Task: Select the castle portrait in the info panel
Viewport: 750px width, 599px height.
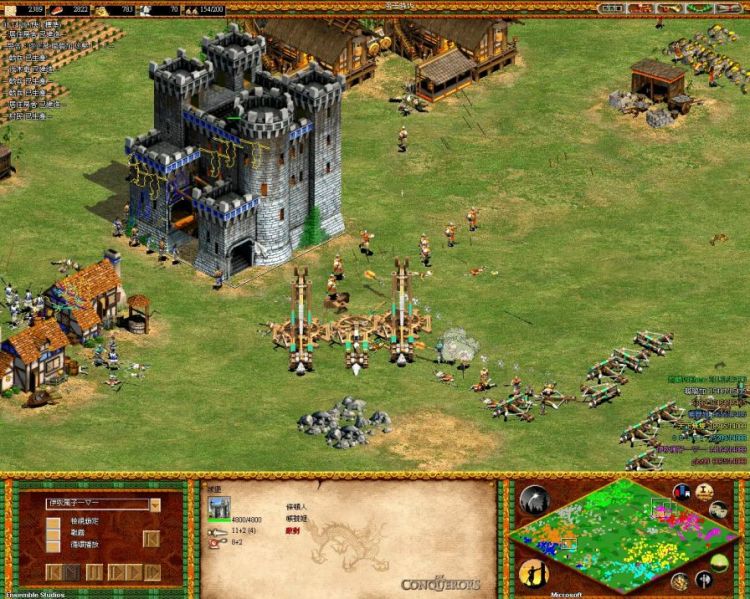Action: click(217, 508)
